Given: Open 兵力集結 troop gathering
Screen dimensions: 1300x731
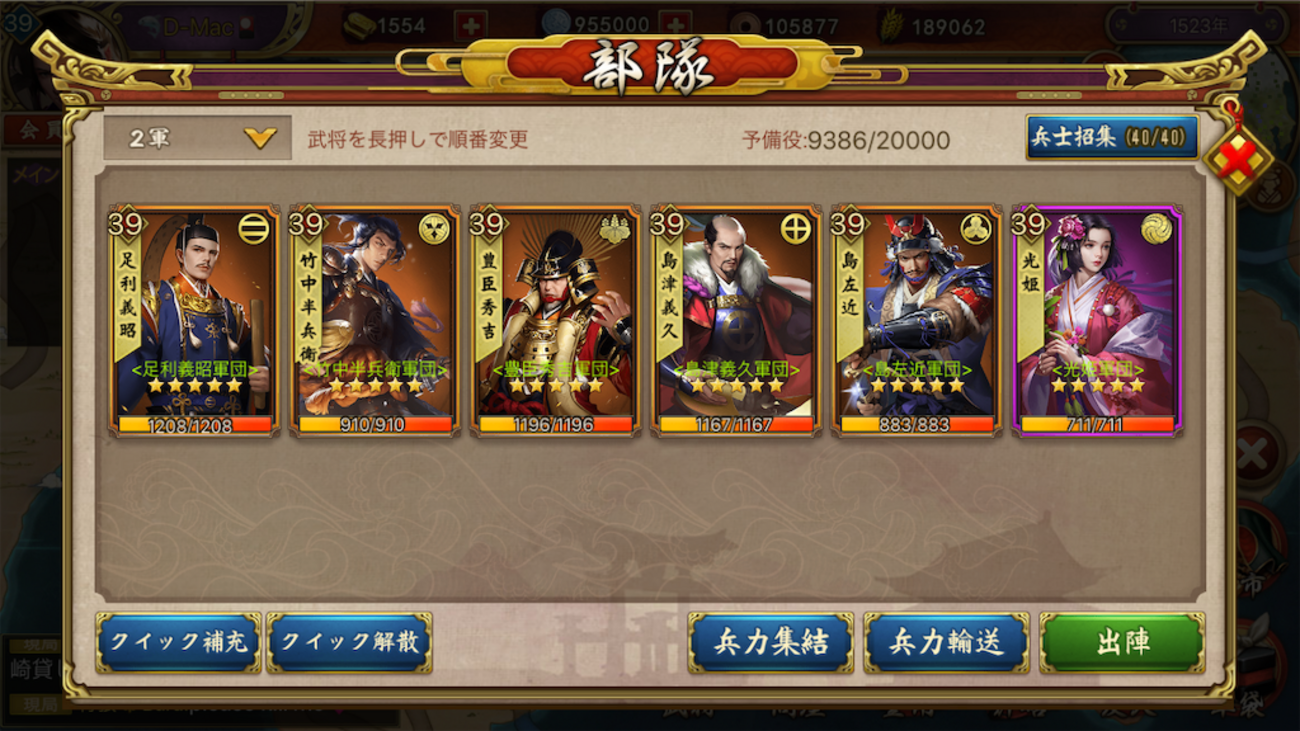Looking at the screenshot, I should [770, 642].
